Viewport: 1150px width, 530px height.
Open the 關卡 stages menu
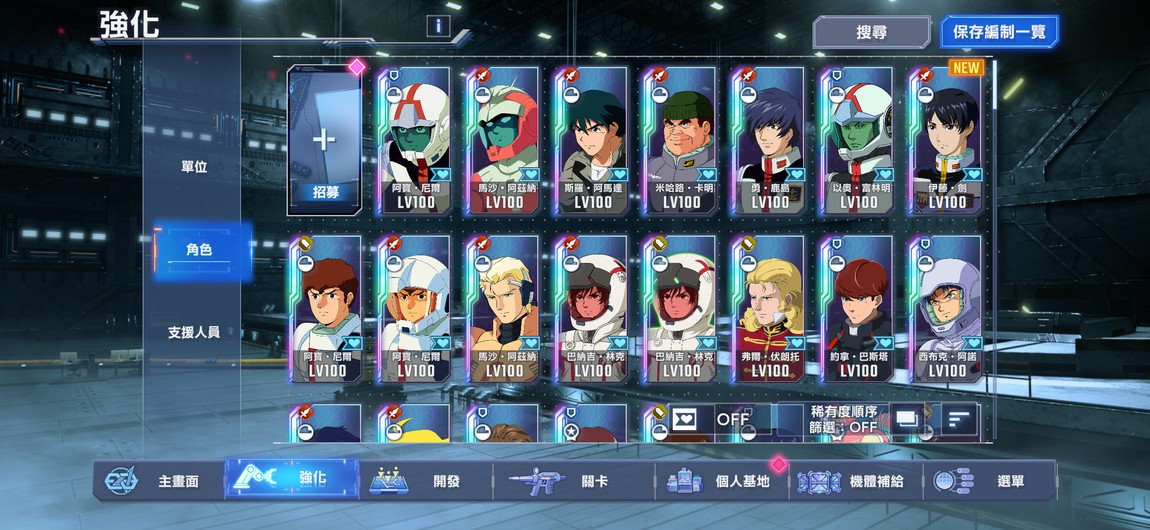click(x=574, y=481)
